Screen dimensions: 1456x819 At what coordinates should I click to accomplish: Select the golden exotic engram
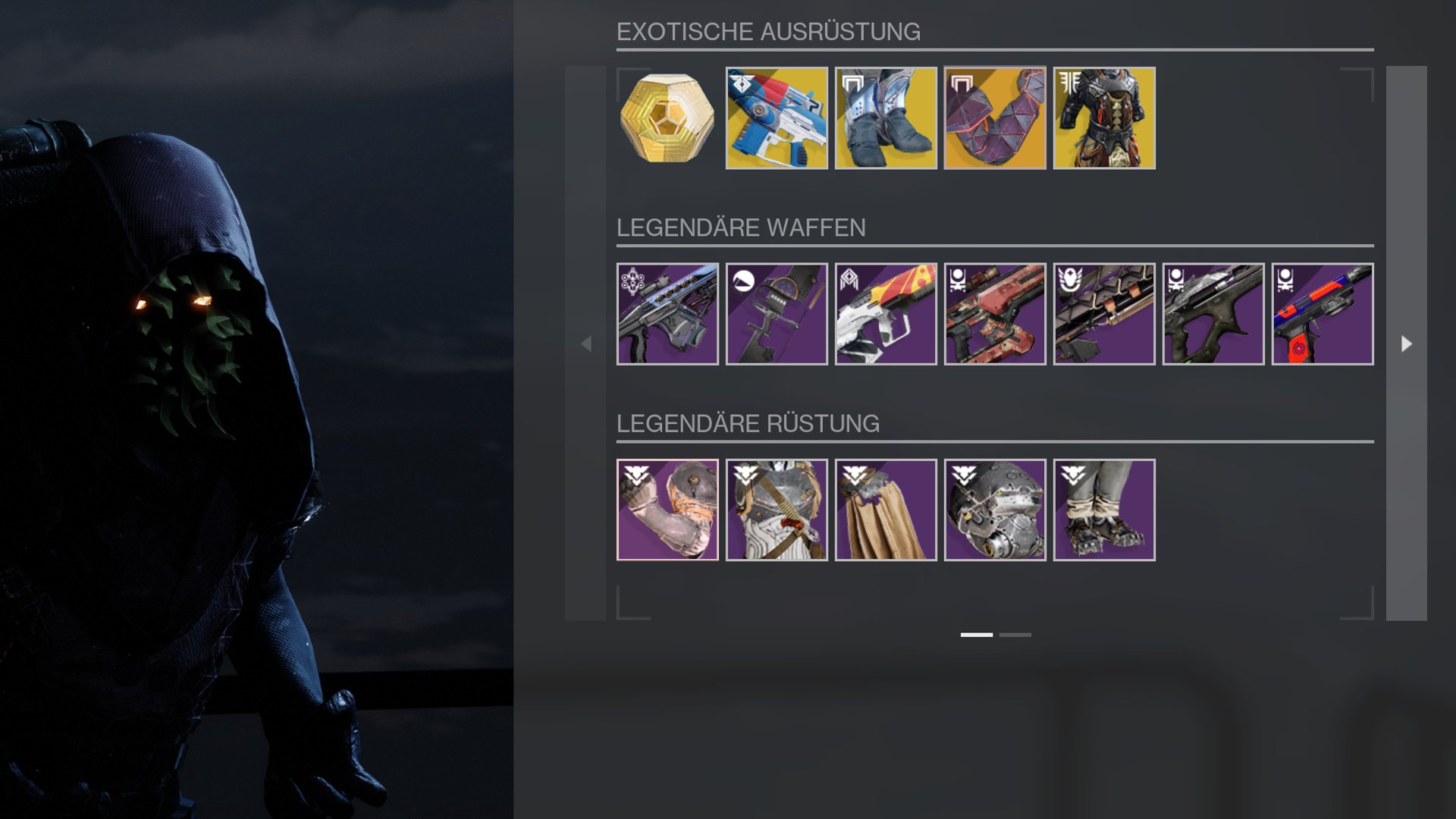667,118
